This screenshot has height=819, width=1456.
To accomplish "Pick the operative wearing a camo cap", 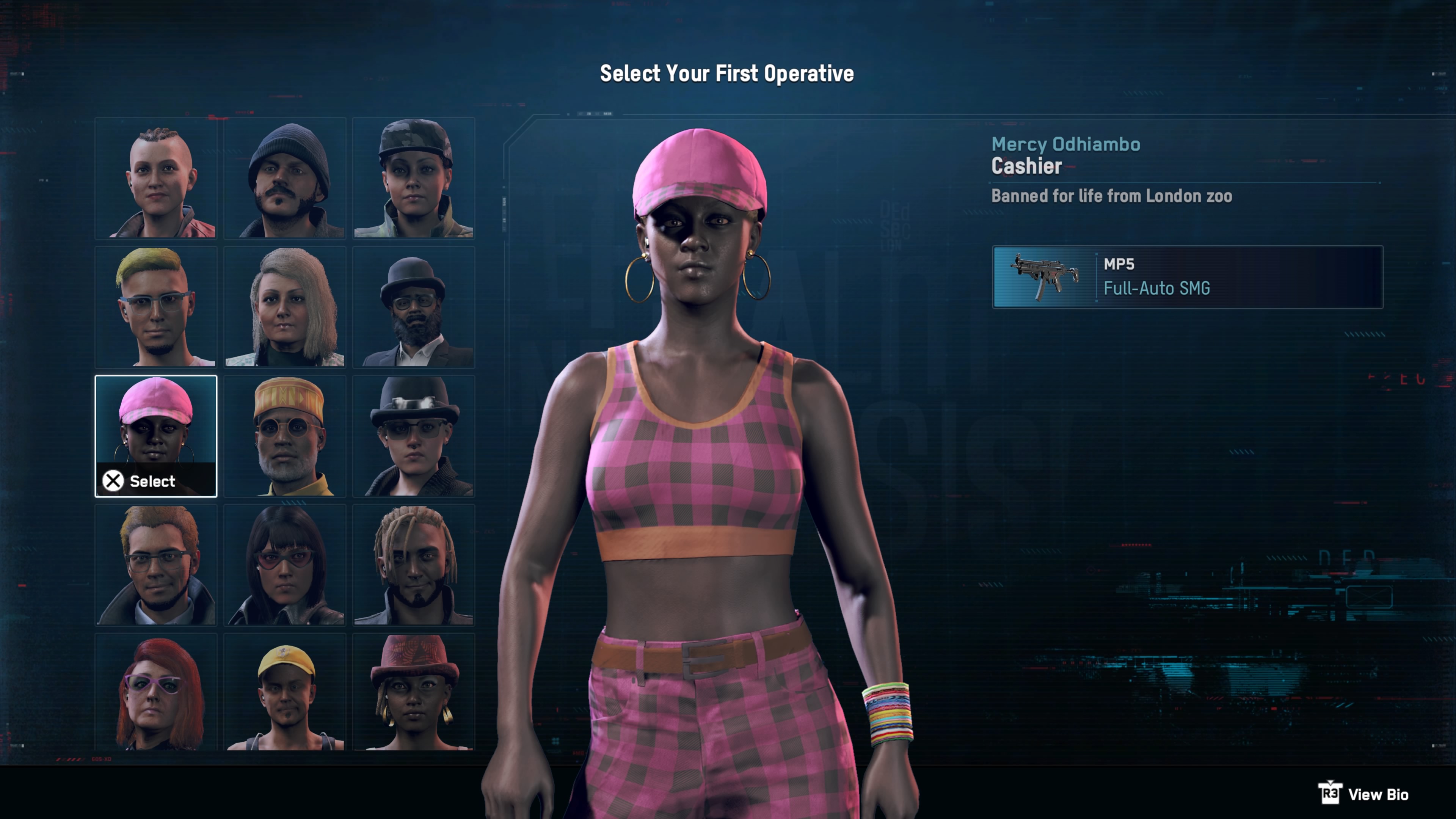I will tap(414, 178).
